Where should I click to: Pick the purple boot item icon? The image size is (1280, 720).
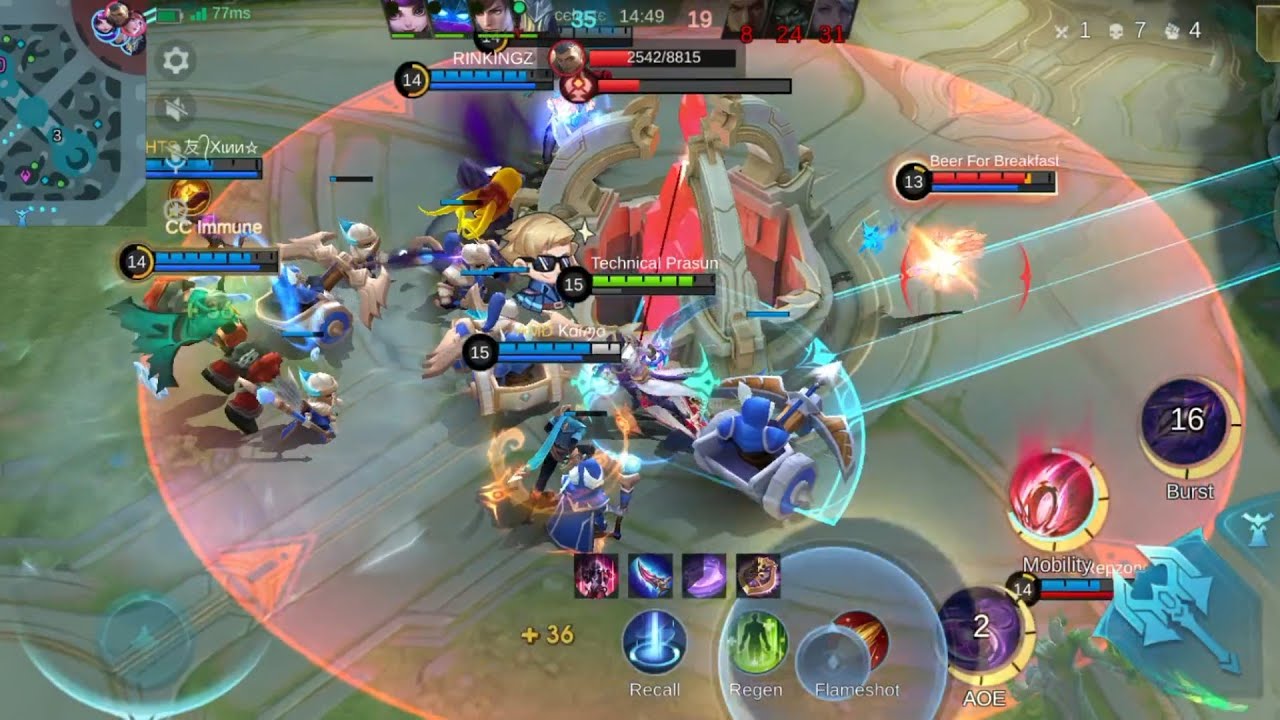pos(704,577)
